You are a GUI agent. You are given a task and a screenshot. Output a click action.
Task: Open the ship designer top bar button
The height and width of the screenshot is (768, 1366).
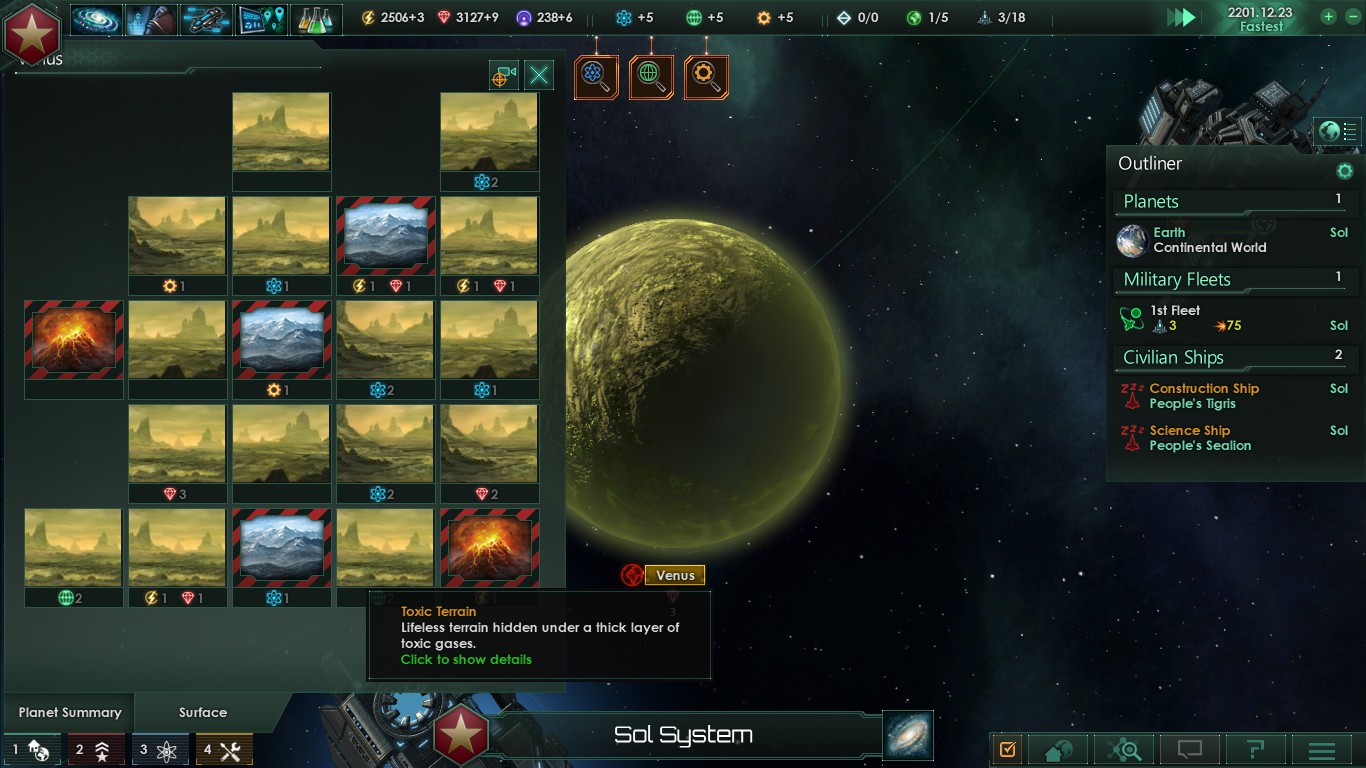[206, 19]
